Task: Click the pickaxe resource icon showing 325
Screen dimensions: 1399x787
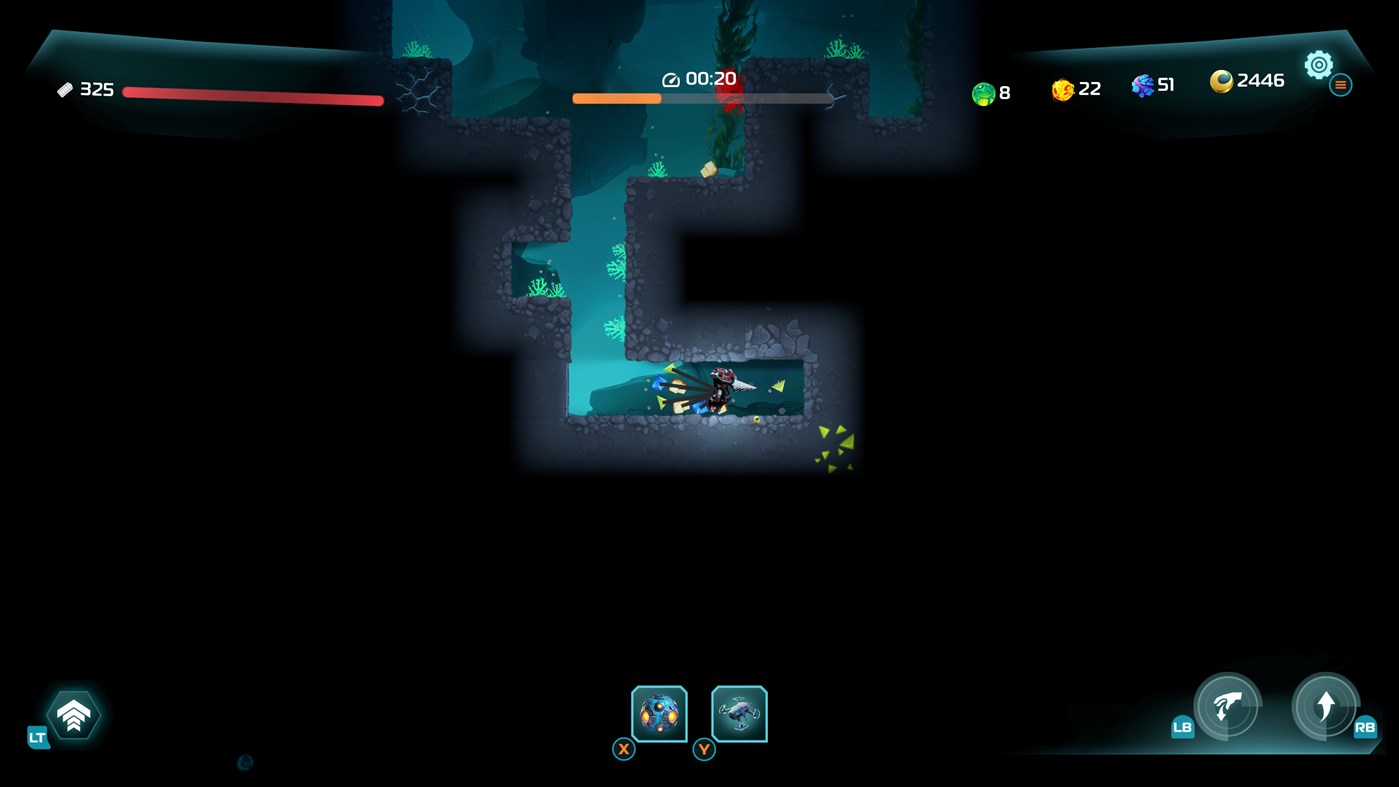Action: pos(66,88)
